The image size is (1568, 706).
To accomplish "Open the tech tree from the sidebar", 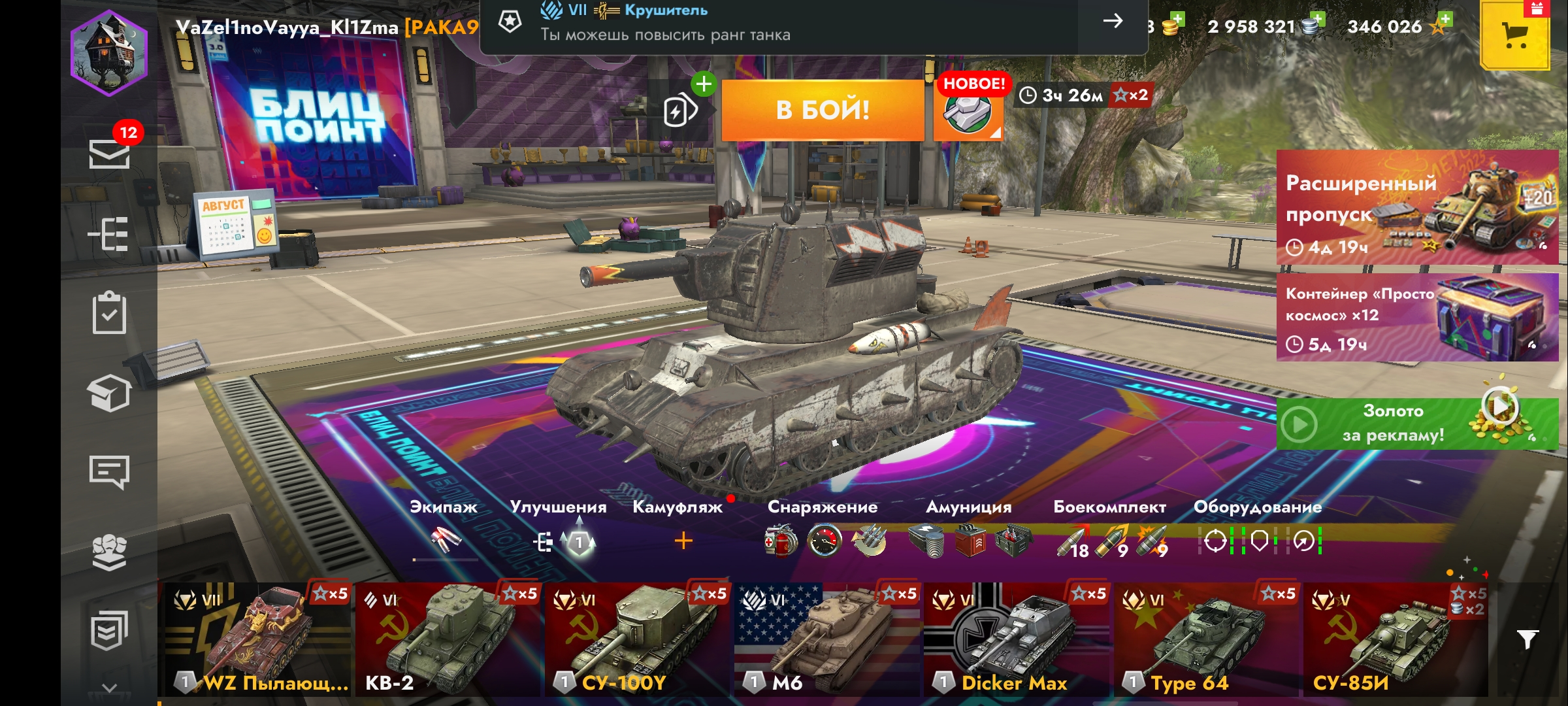I will tap(109, 234).
